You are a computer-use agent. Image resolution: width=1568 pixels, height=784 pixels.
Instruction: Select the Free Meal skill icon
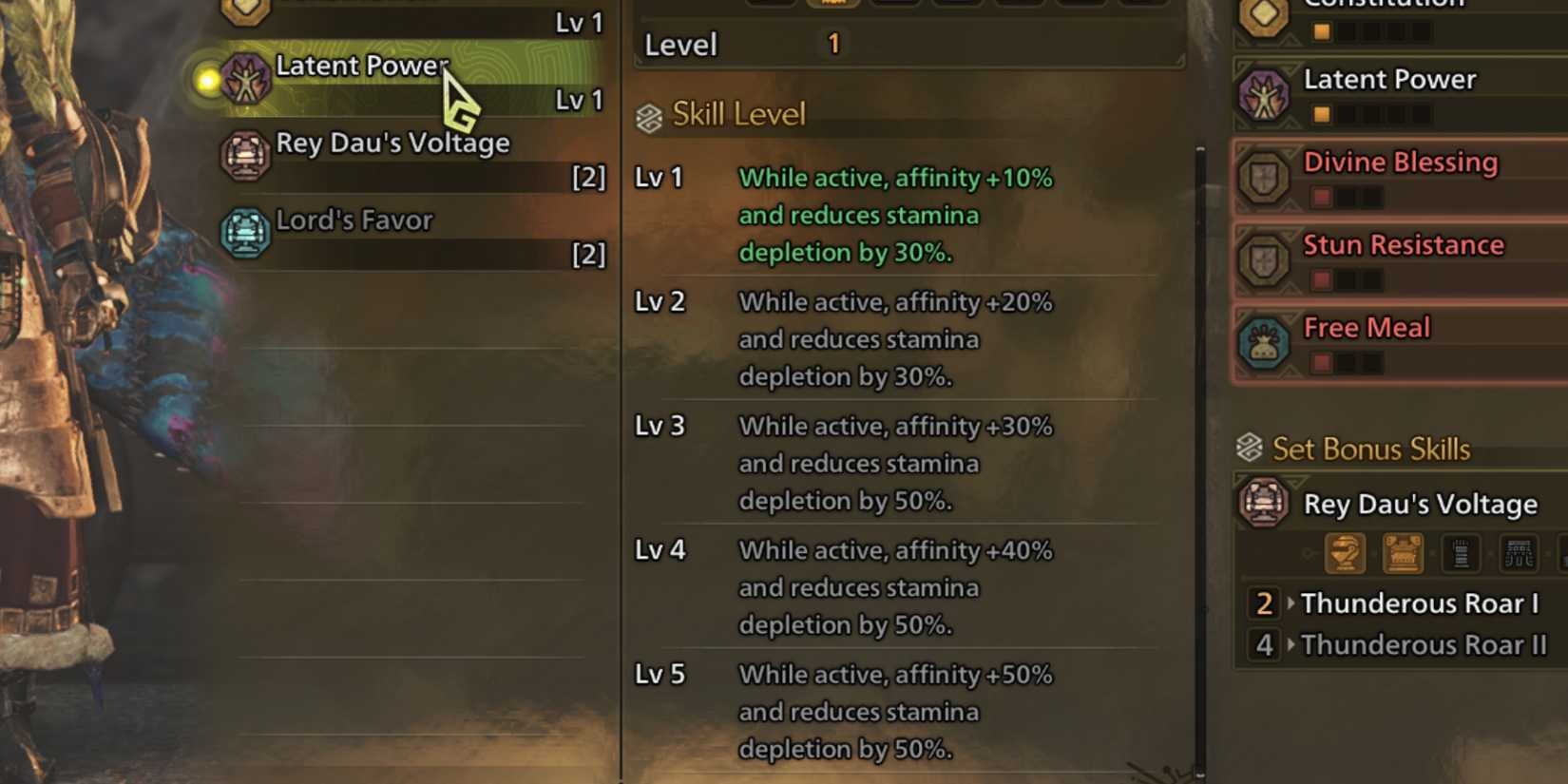pos(1264,342)
